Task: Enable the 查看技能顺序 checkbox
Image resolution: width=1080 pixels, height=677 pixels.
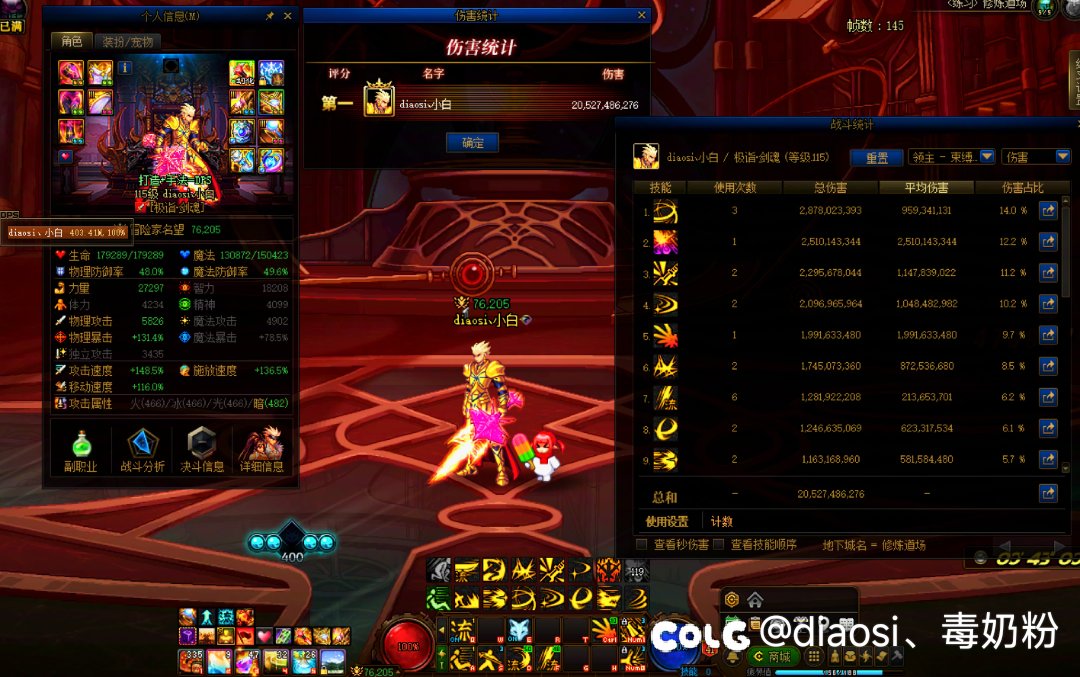Action: (x=718, y=545)
